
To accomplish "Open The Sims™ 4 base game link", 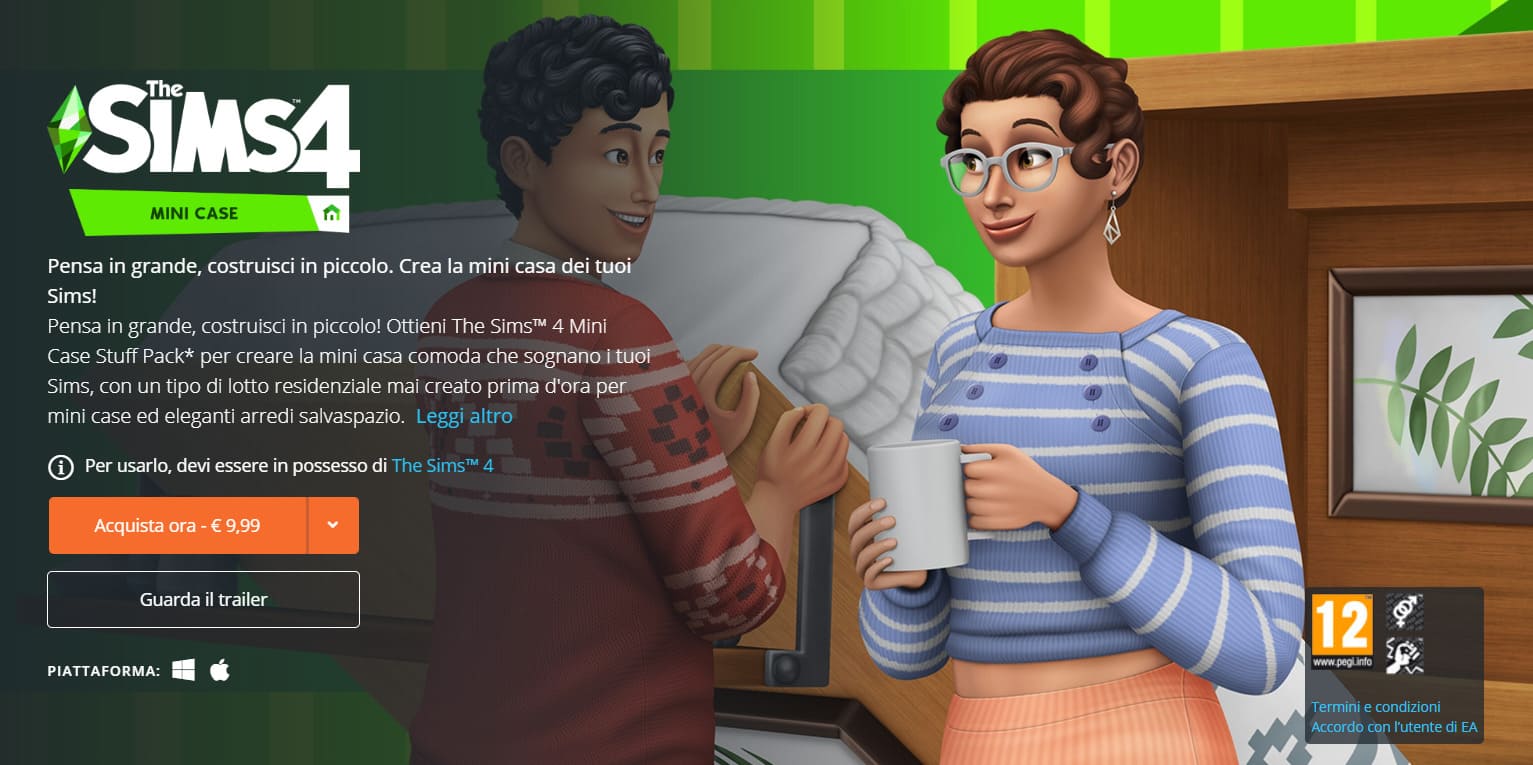I will point(442,466).
